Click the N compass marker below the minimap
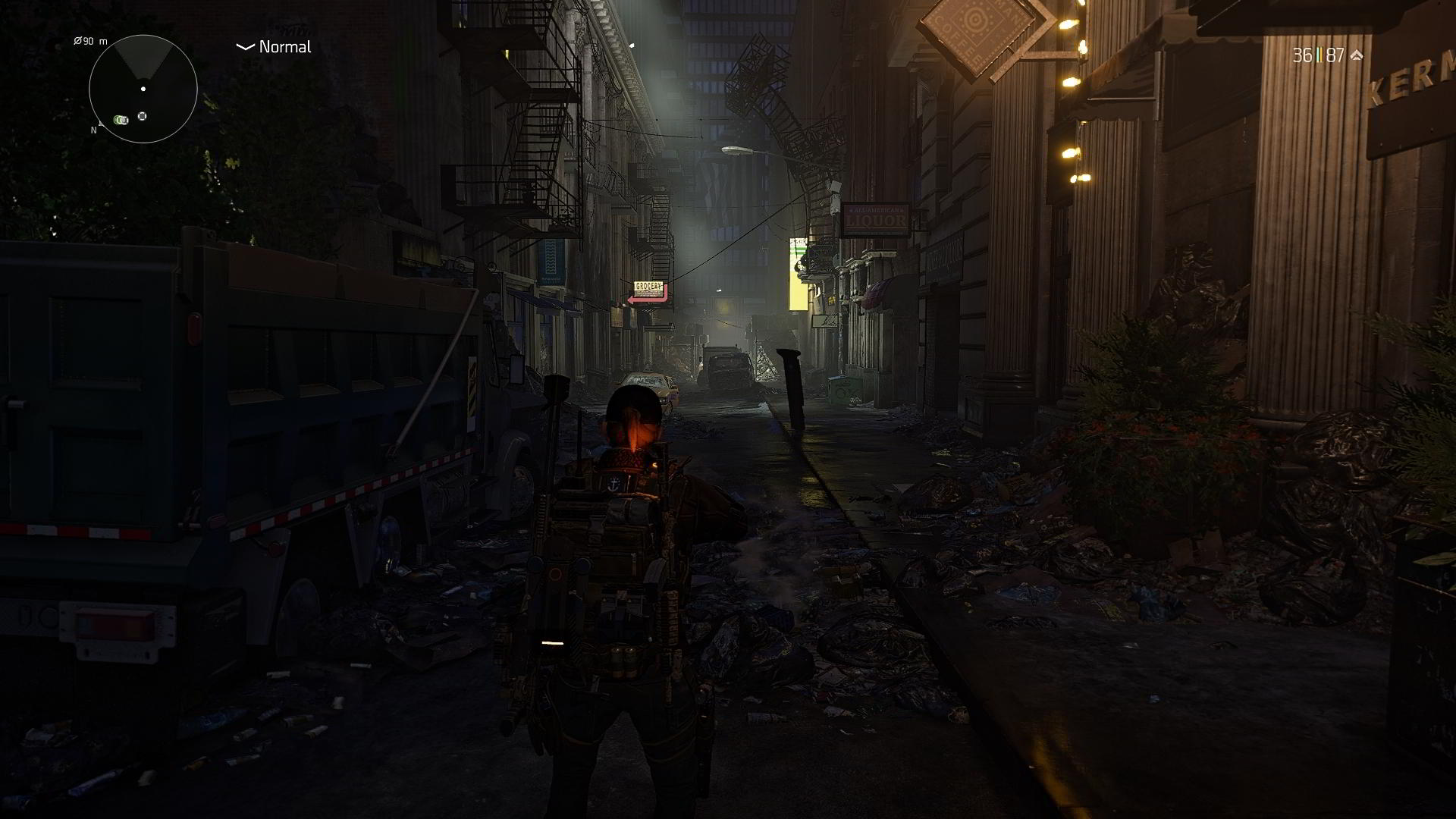 [x=94, y=130]
